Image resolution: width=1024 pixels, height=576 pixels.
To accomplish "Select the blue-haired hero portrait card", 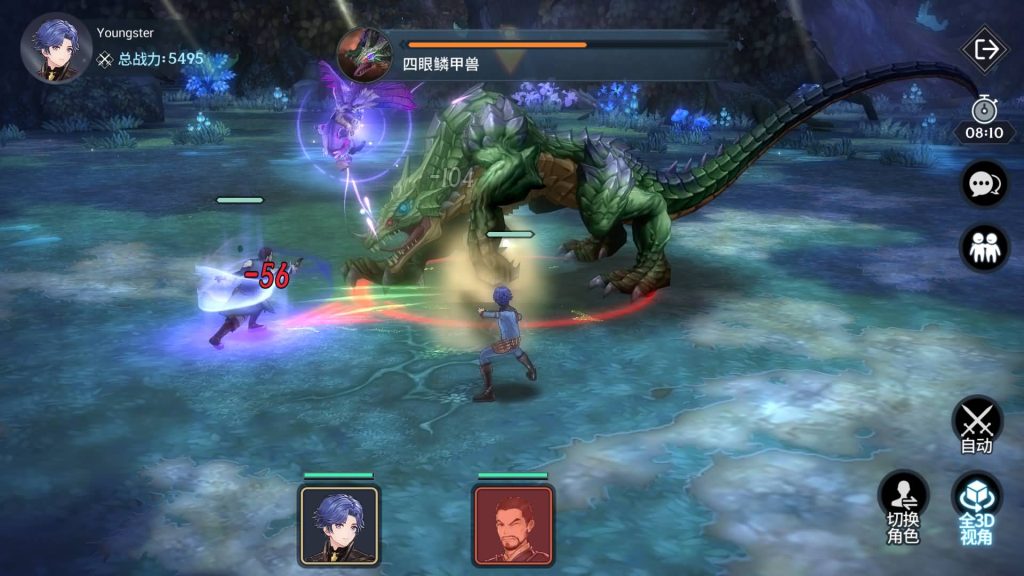I will (338, 525).
